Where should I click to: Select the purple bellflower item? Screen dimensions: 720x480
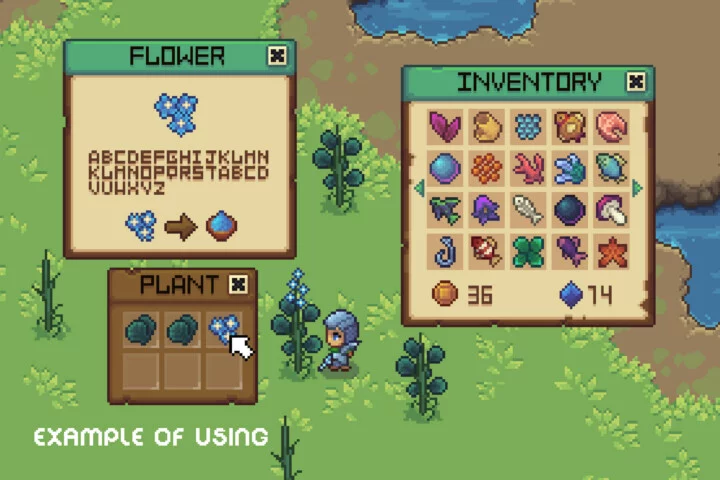pyautogui.click(x=487, y=209)
